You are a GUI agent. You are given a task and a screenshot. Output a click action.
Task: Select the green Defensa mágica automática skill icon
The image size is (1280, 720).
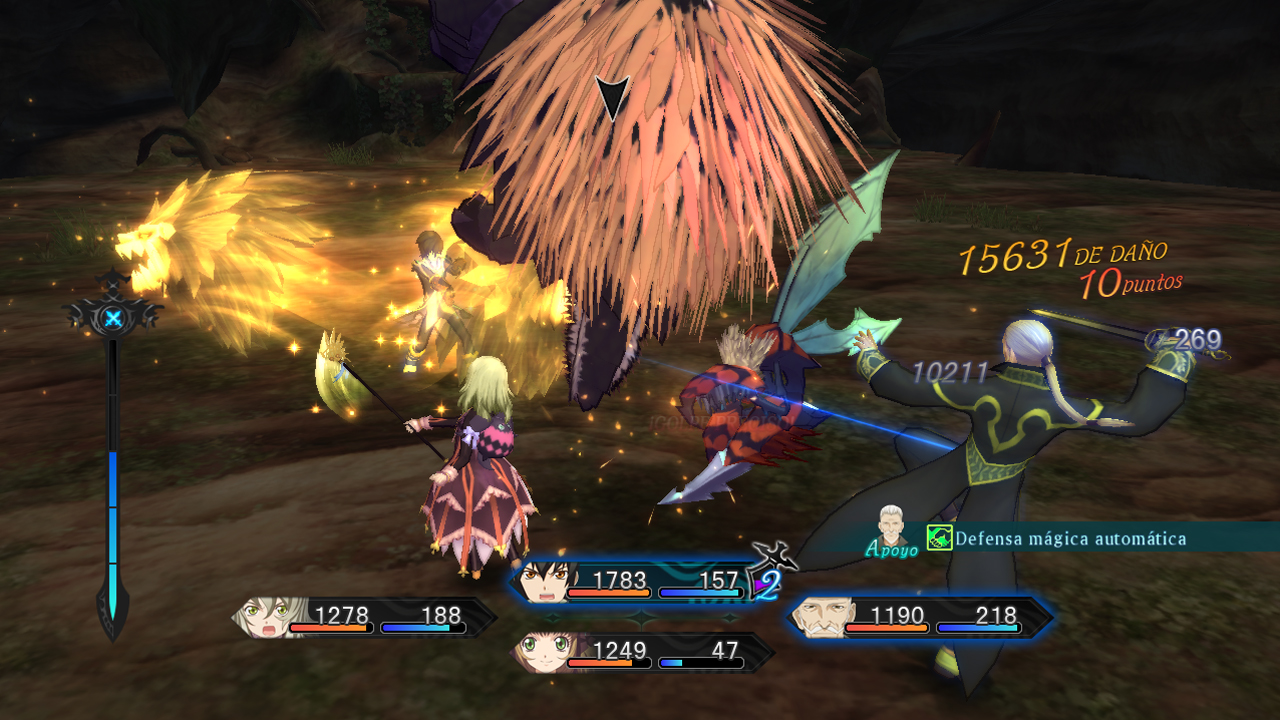pos(939,539)
